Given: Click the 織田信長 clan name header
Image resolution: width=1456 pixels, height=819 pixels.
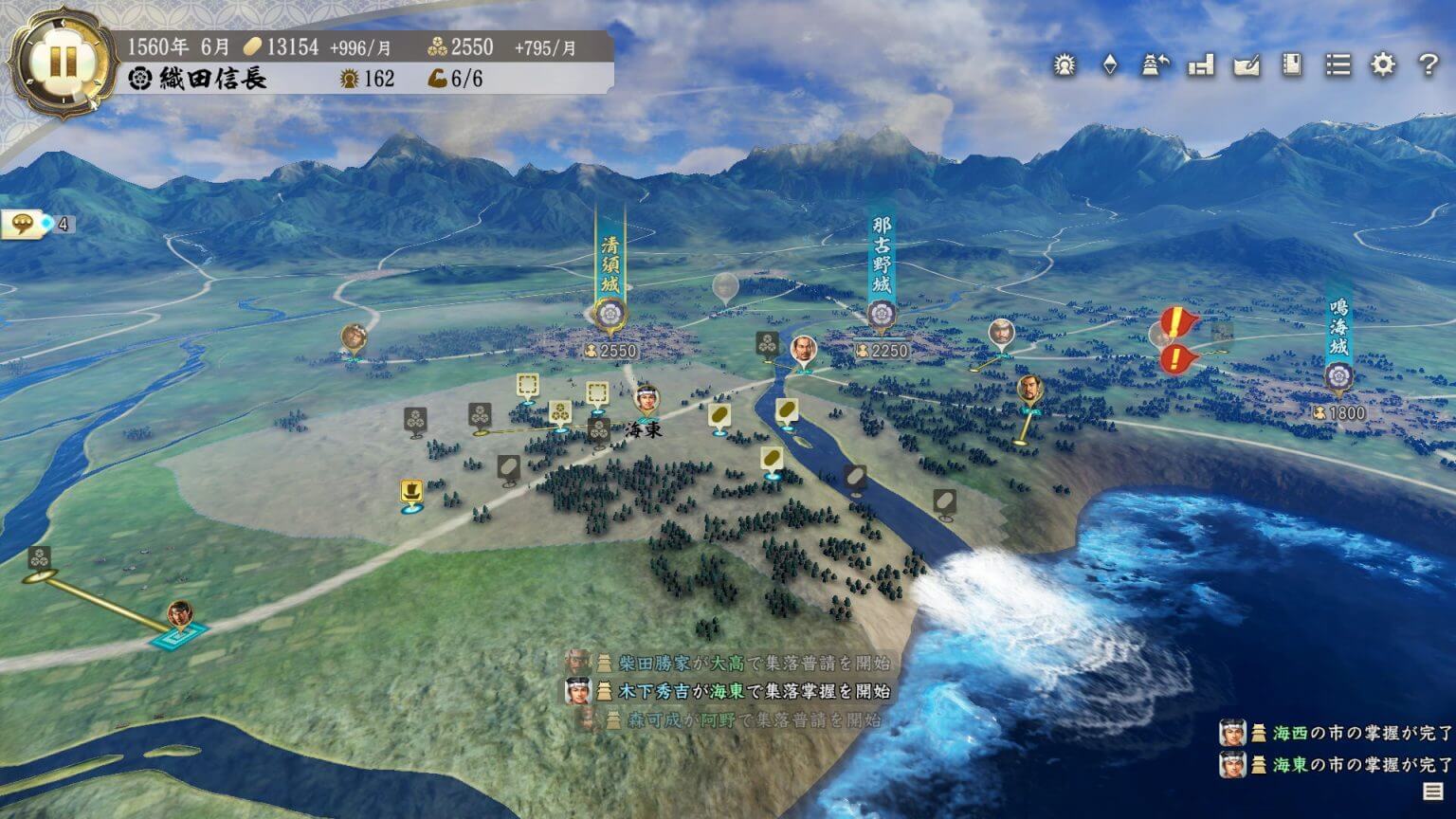Looking at the screenshot, I should click(213, 79).
